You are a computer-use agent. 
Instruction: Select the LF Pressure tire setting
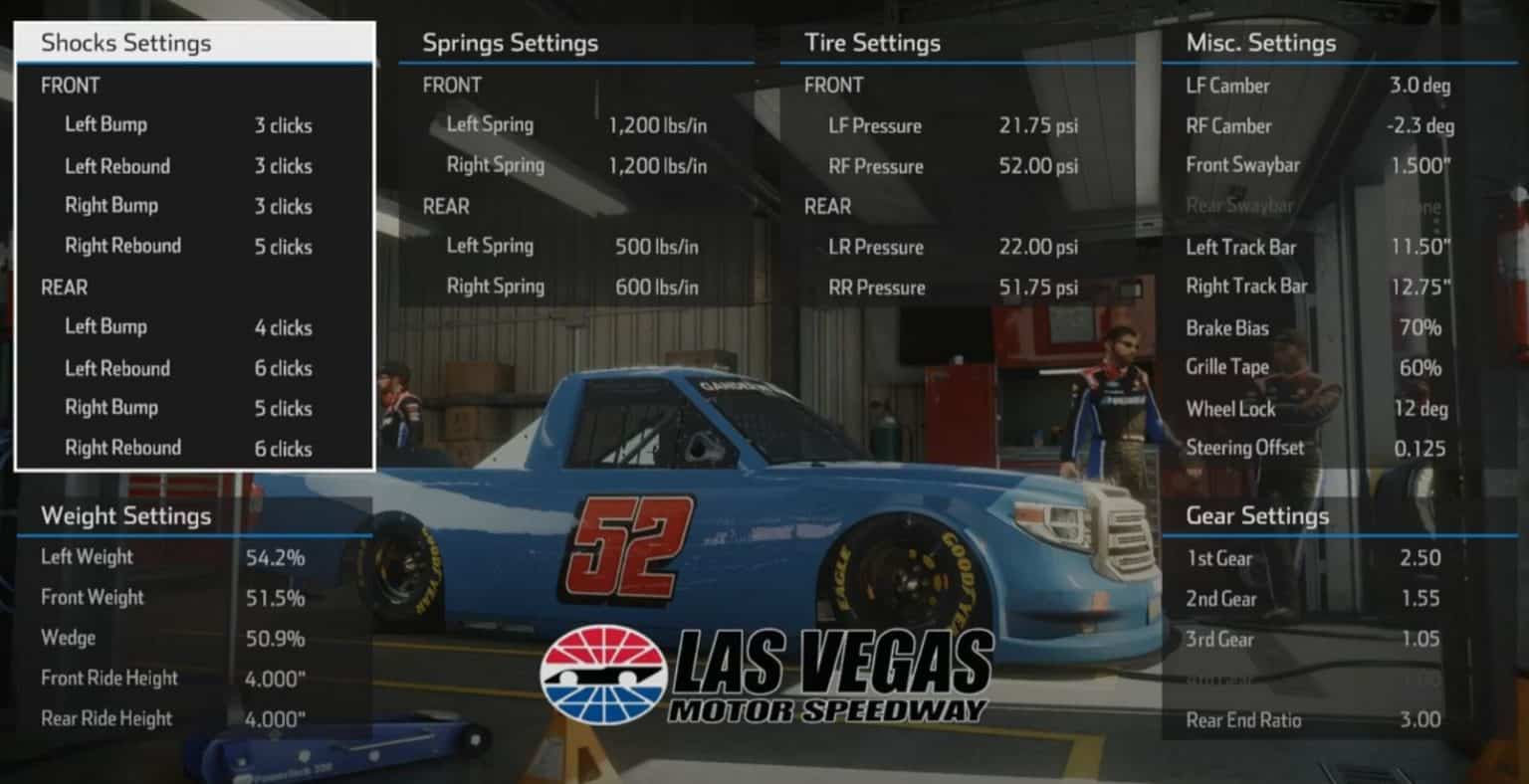click(x=875, y=126)
